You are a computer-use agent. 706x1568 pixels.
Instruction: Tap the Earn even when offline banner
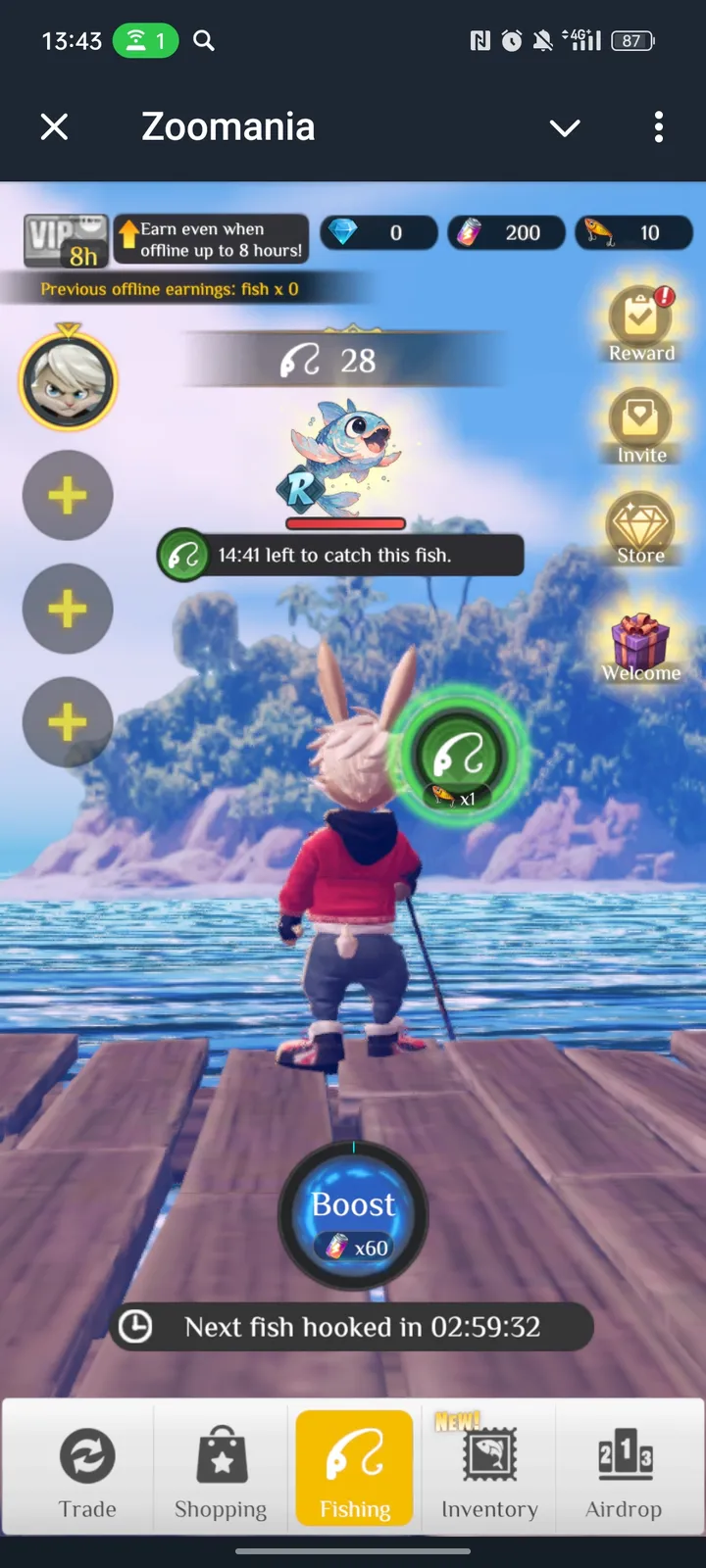pyautogui.click(x=211, y=240)
